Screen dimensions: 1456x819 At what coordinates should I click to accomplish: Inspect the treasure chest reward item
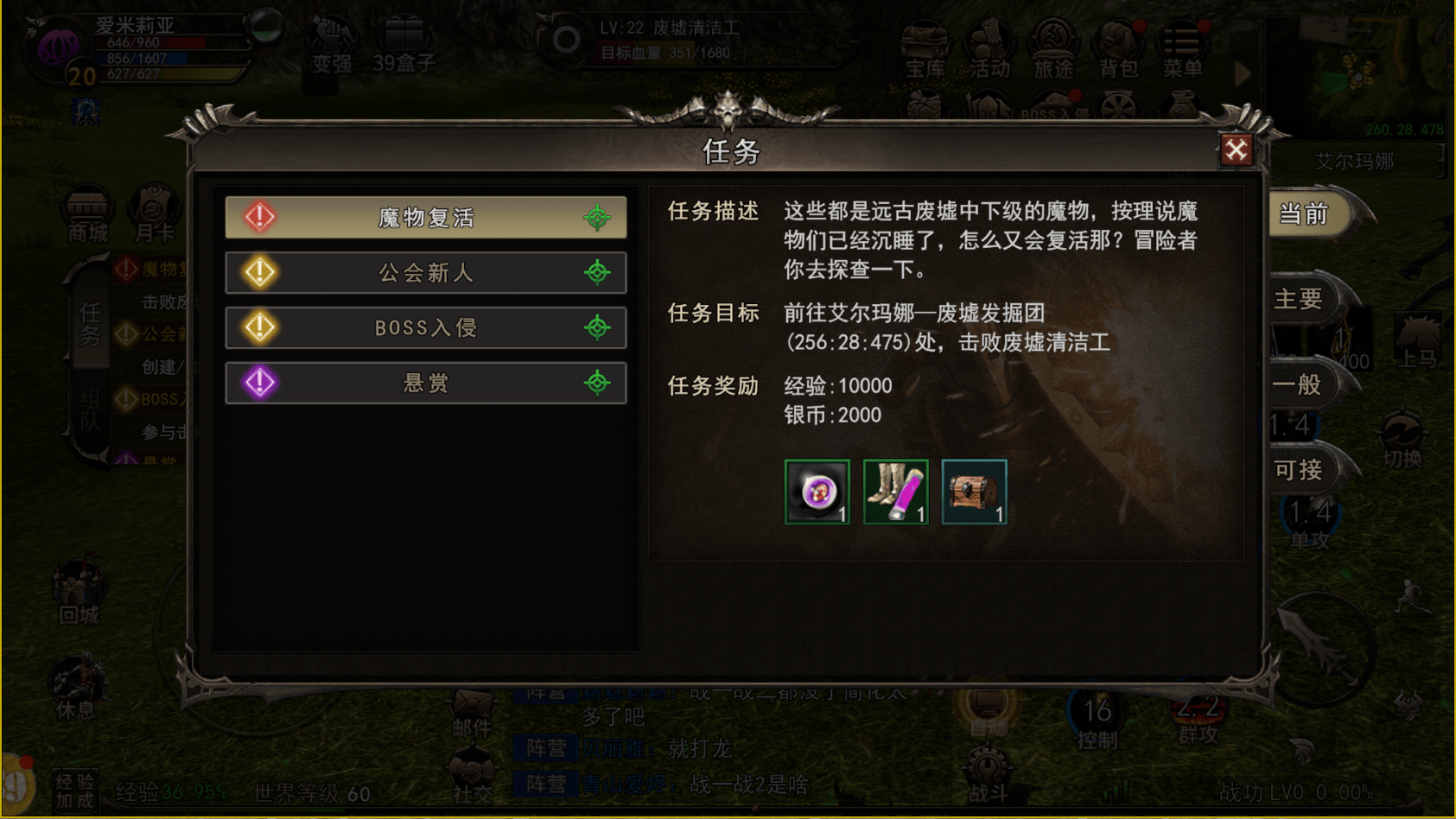pos(974,492)
